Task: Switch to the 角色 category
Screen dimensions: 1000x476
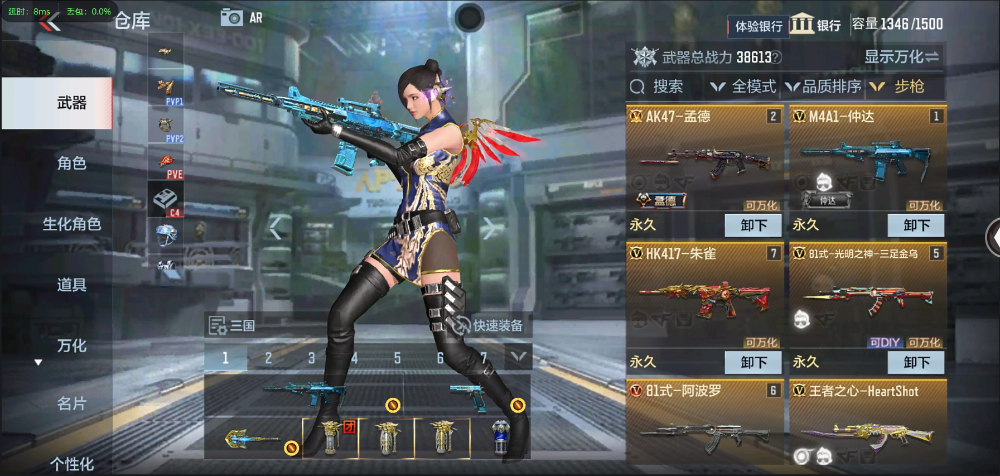Action: point(71,164)
